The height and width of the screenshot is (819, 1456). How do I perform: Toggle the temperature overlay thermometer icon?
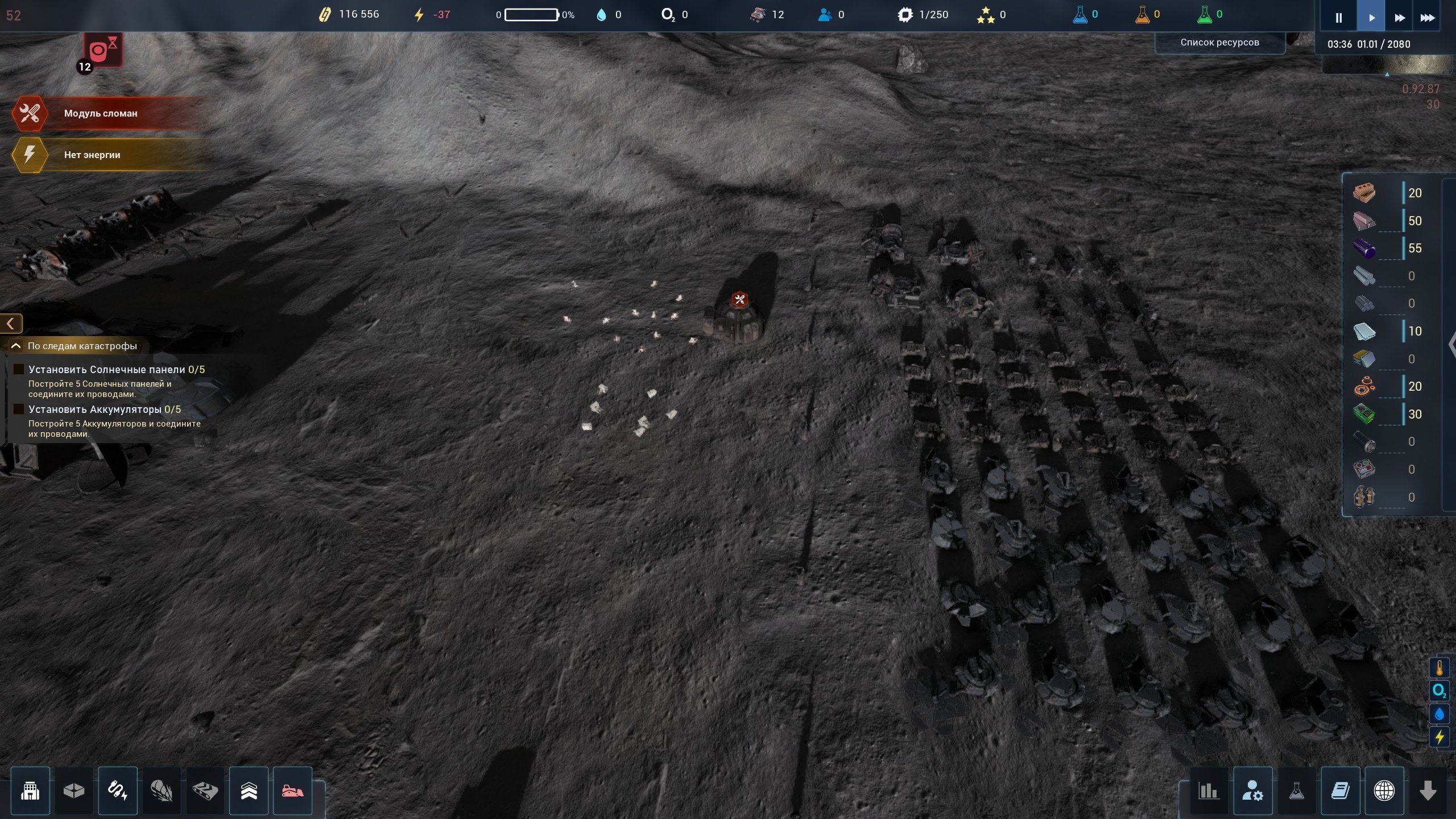pos(1439,668)
